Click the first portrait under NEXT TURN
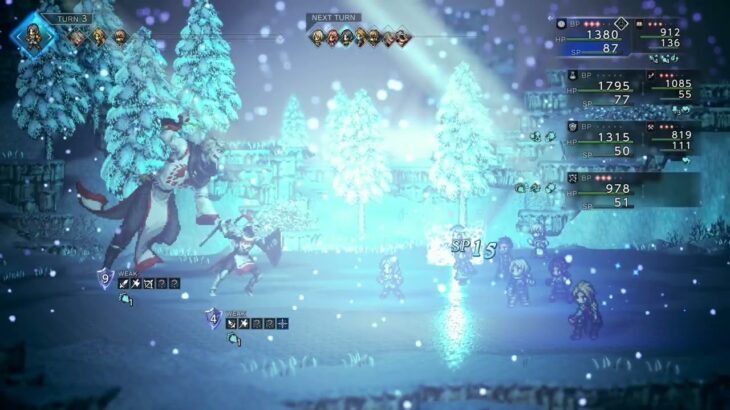Screen dimensions: 730x410 318,37
